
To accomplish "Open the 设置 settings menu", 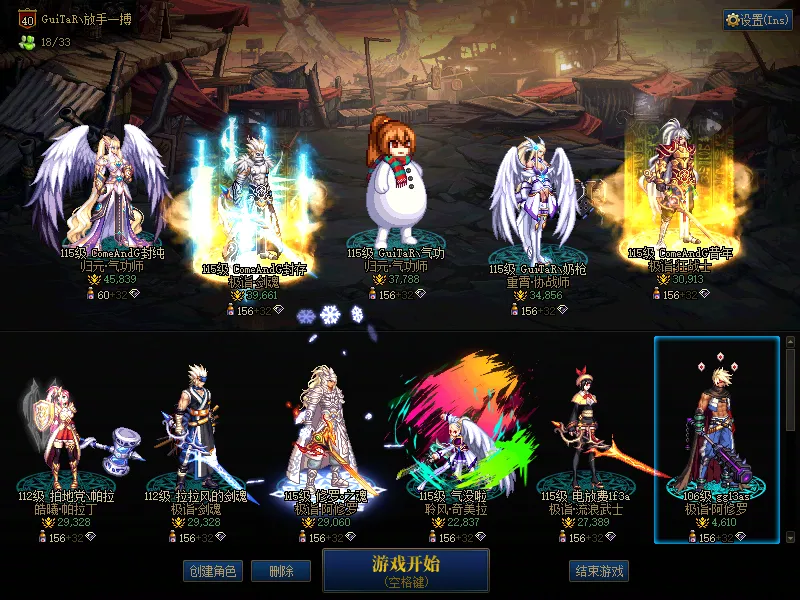I will pyautogui.click(x=758, y=20).
